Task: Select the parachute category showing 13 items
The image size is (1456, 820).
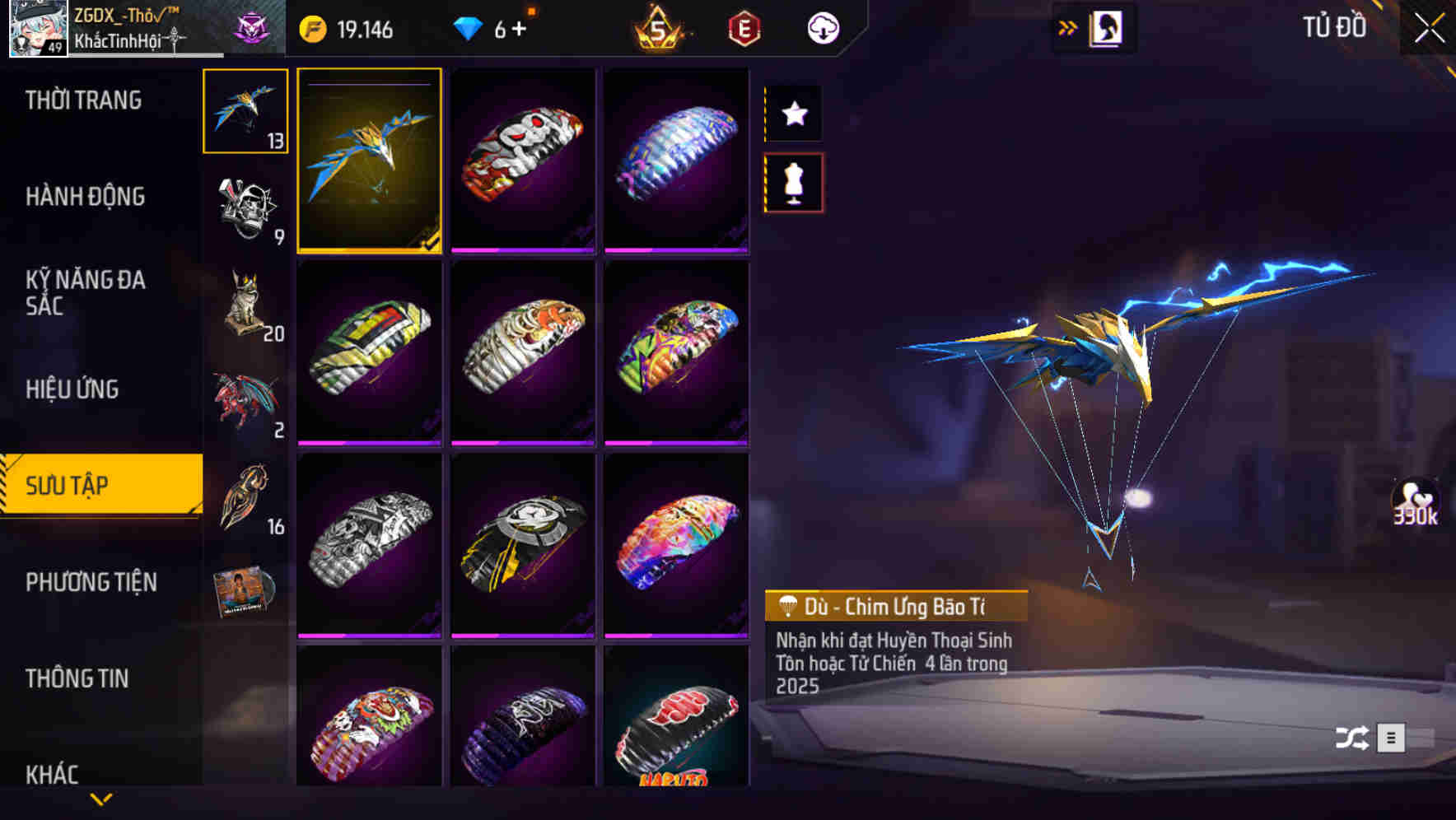Action: pyautogui.click(x=245, y=113)
